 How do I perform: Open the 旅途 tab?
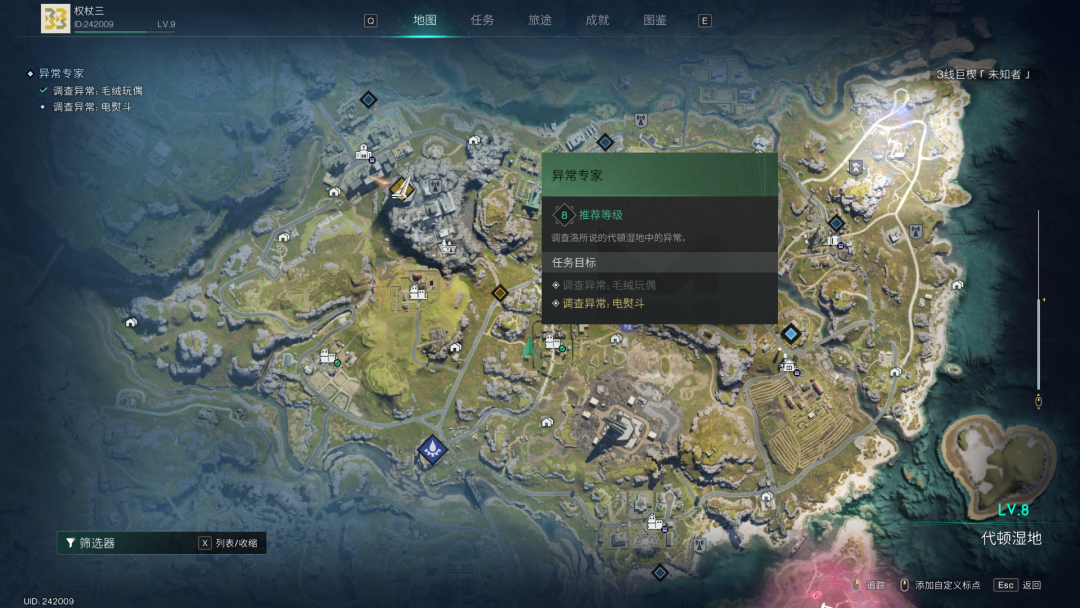540,20
